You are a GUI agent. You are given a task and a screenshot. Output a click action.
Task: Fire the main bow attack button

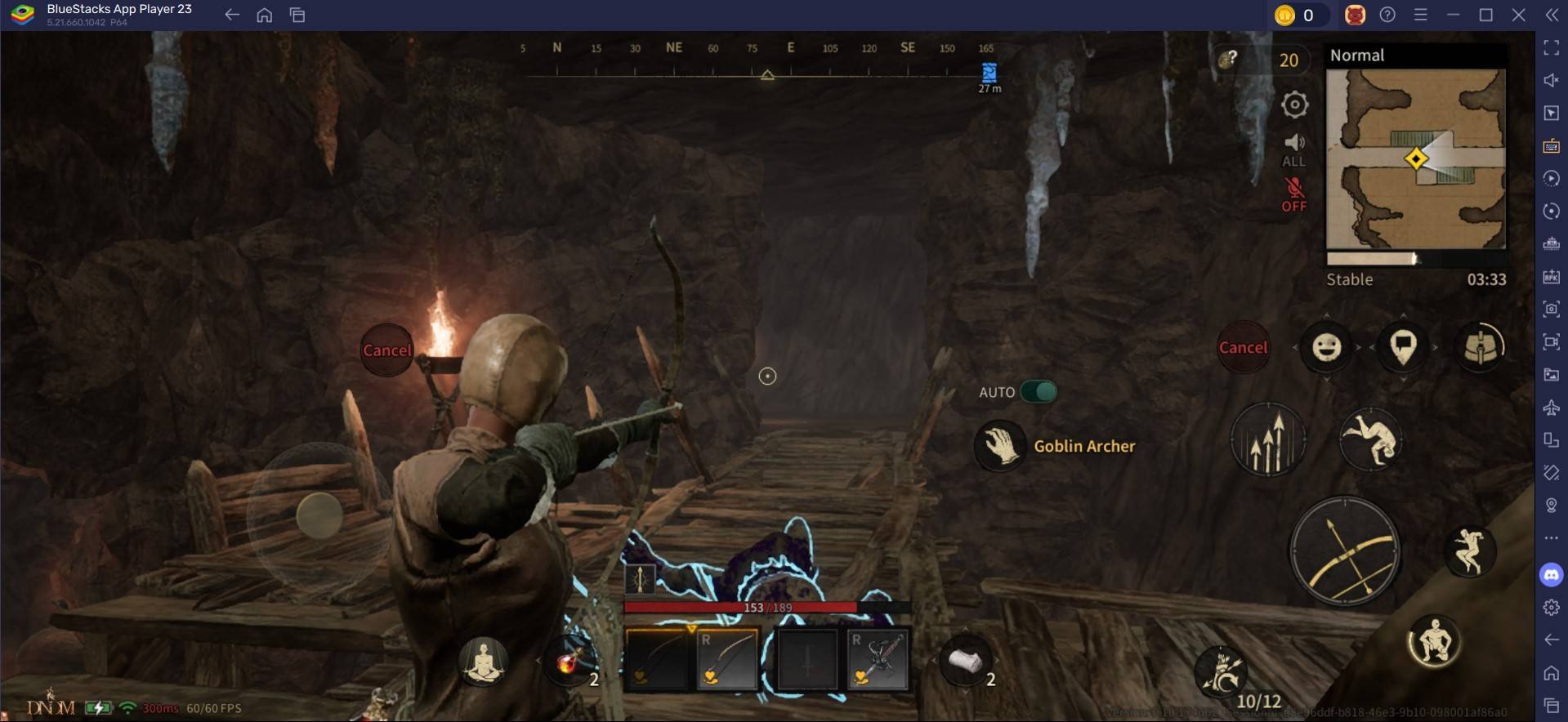point(1344,551)
